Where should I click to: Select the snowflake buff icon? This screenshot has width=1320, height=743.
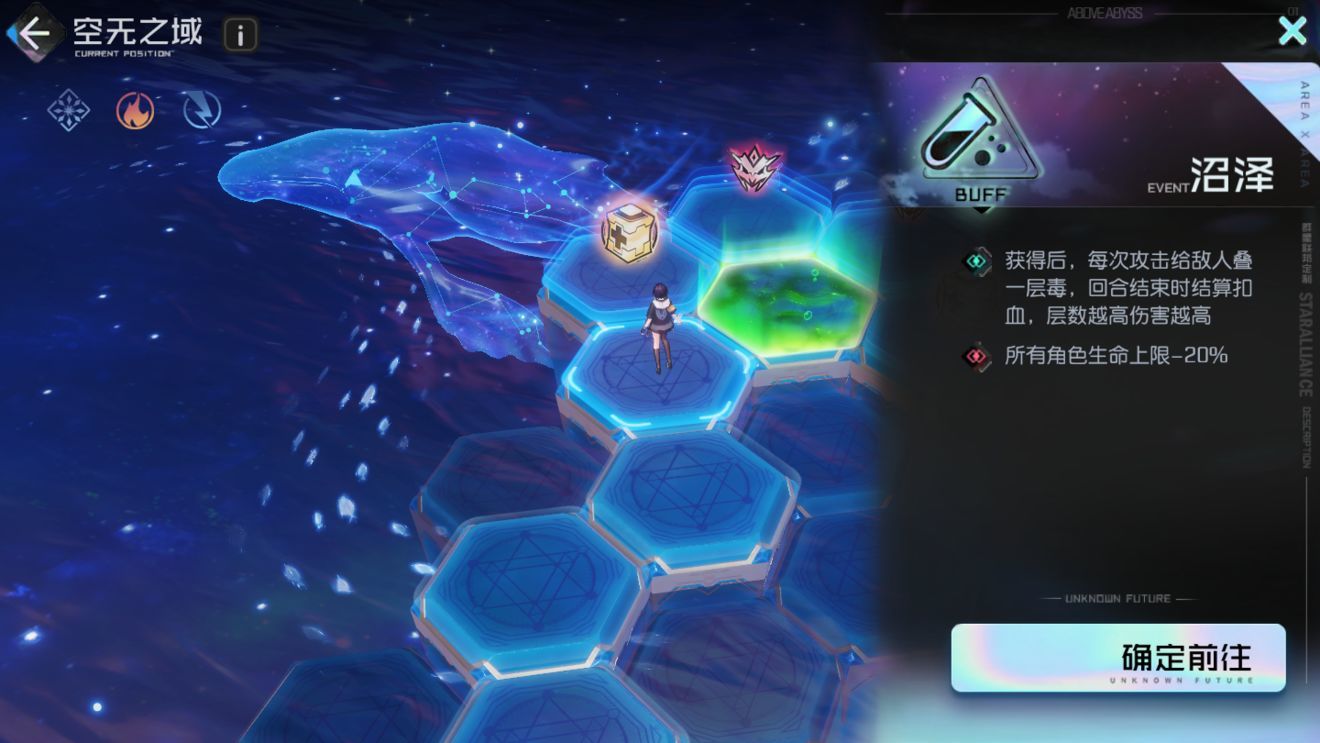[x=69, y=110]
